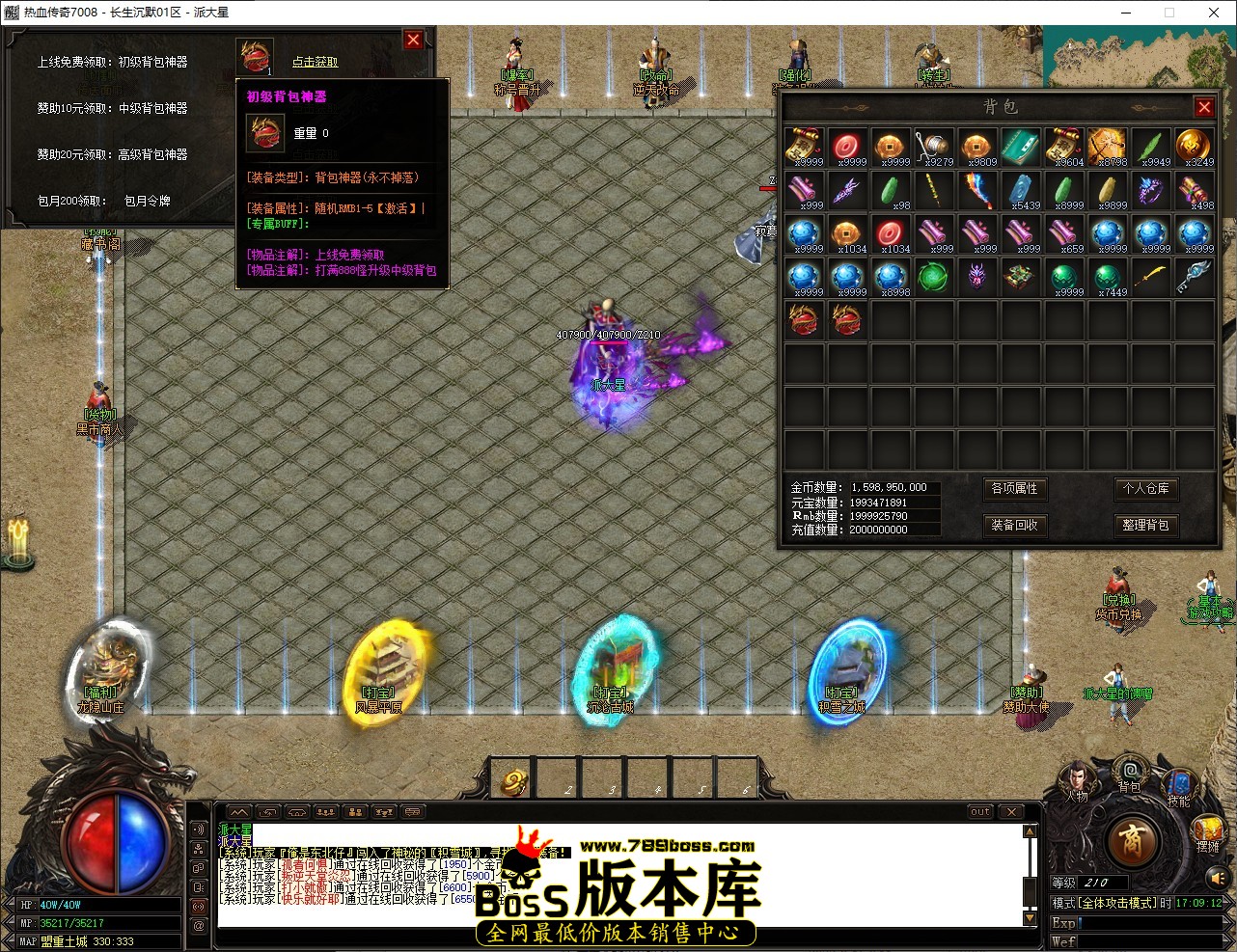Viewport: 1237px width, 952px height.
Task: Open the character panel via the 人物 icon
Action: coord(1078,776)
